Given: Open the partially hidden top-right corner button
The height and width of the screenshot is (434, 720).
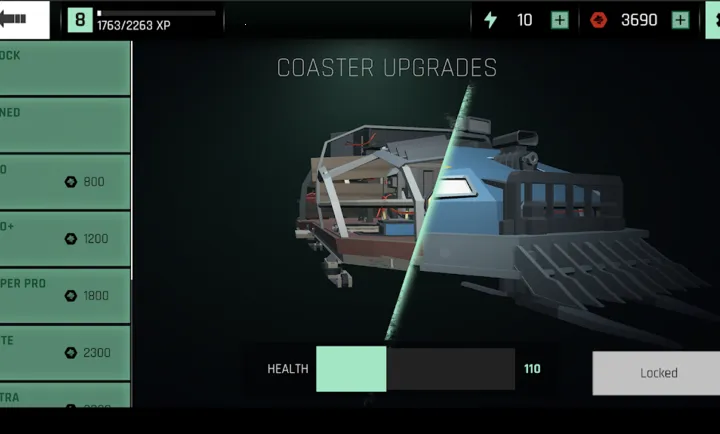Looking at the screenshot, I should pyautogui.click(x=713, y=20).
